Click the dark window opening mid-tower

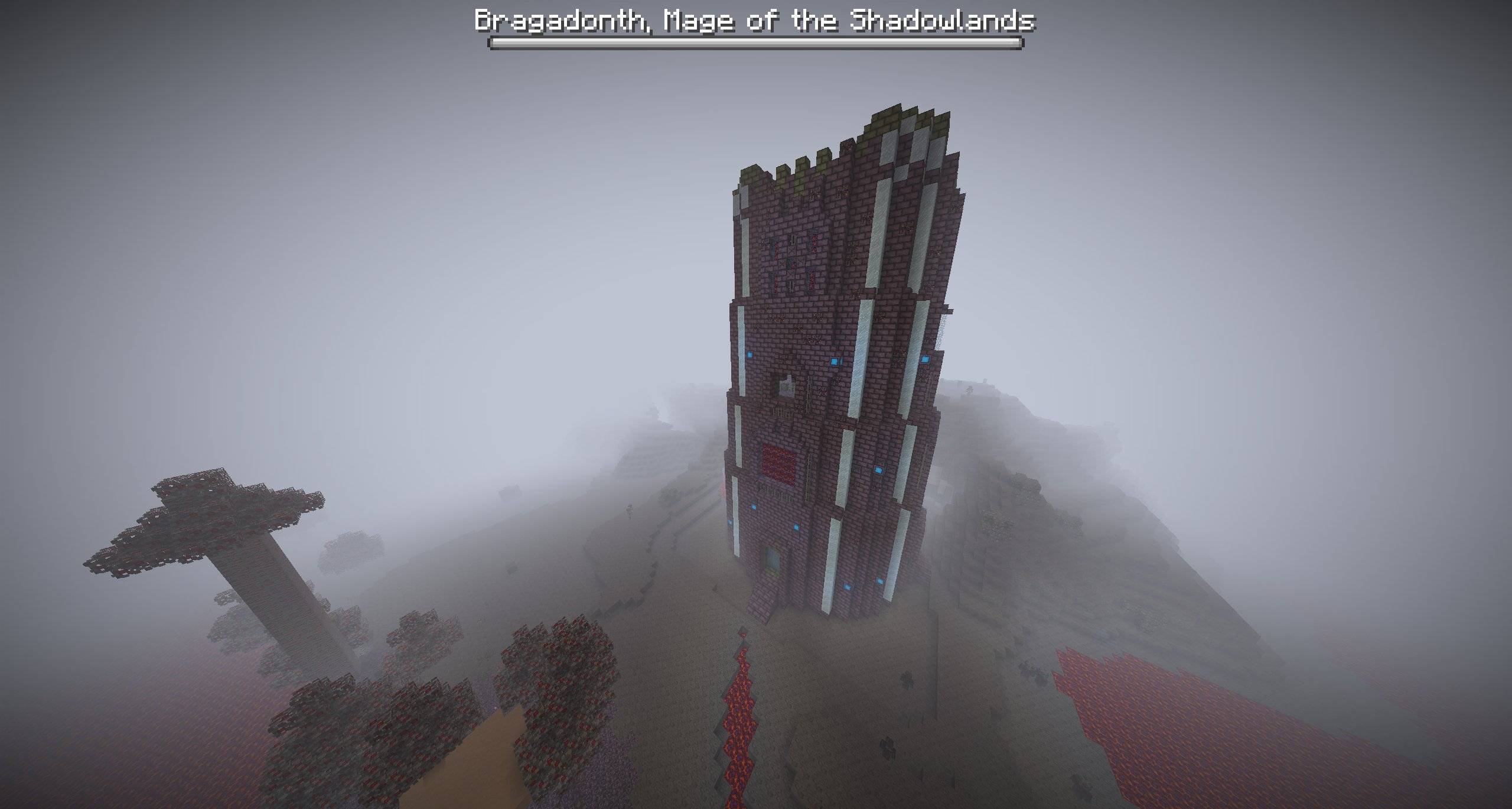point(787,386)
